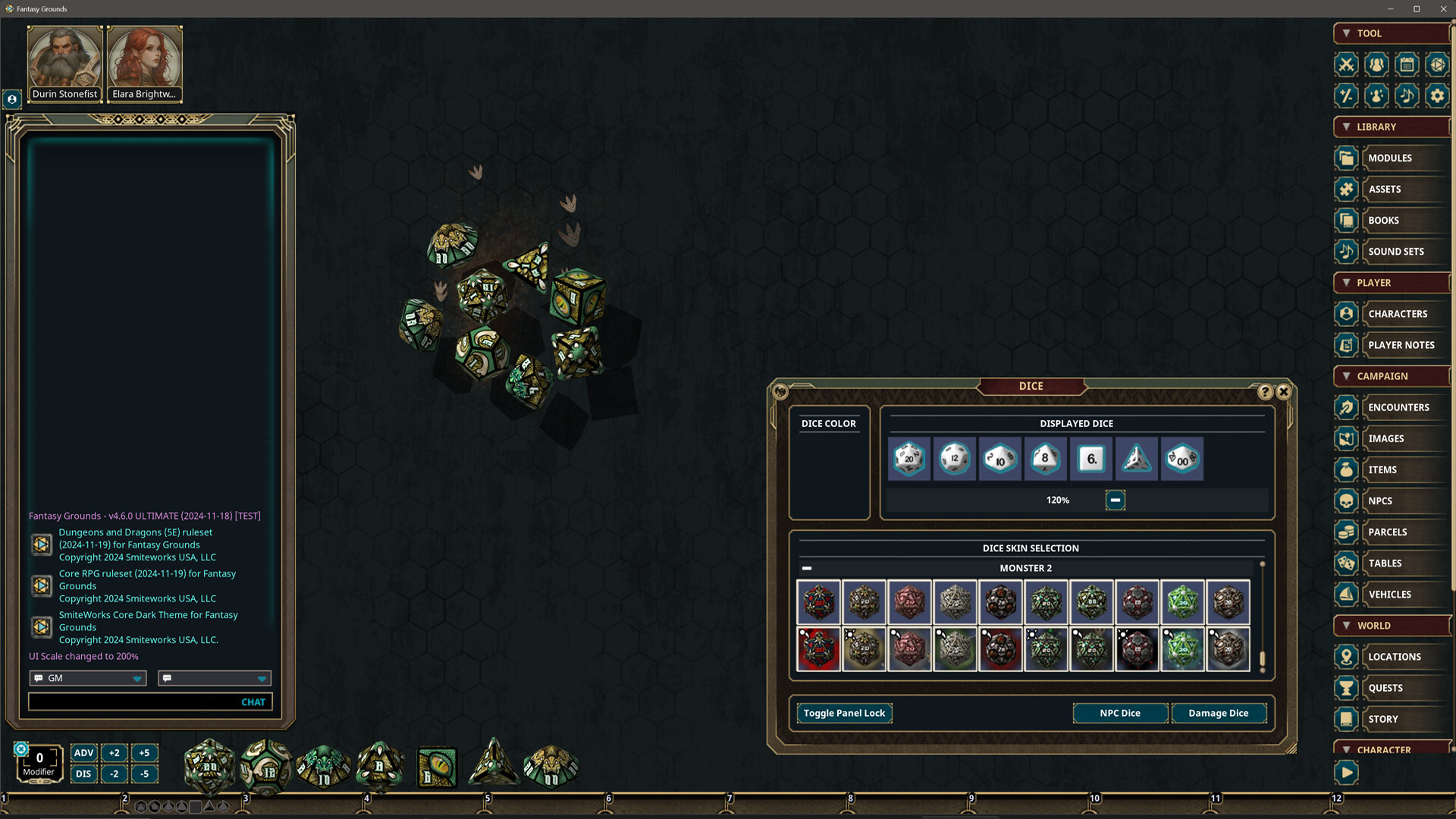Click the ADV modifier button
The width and height of the screenshot is (1456, 819).
83,753
